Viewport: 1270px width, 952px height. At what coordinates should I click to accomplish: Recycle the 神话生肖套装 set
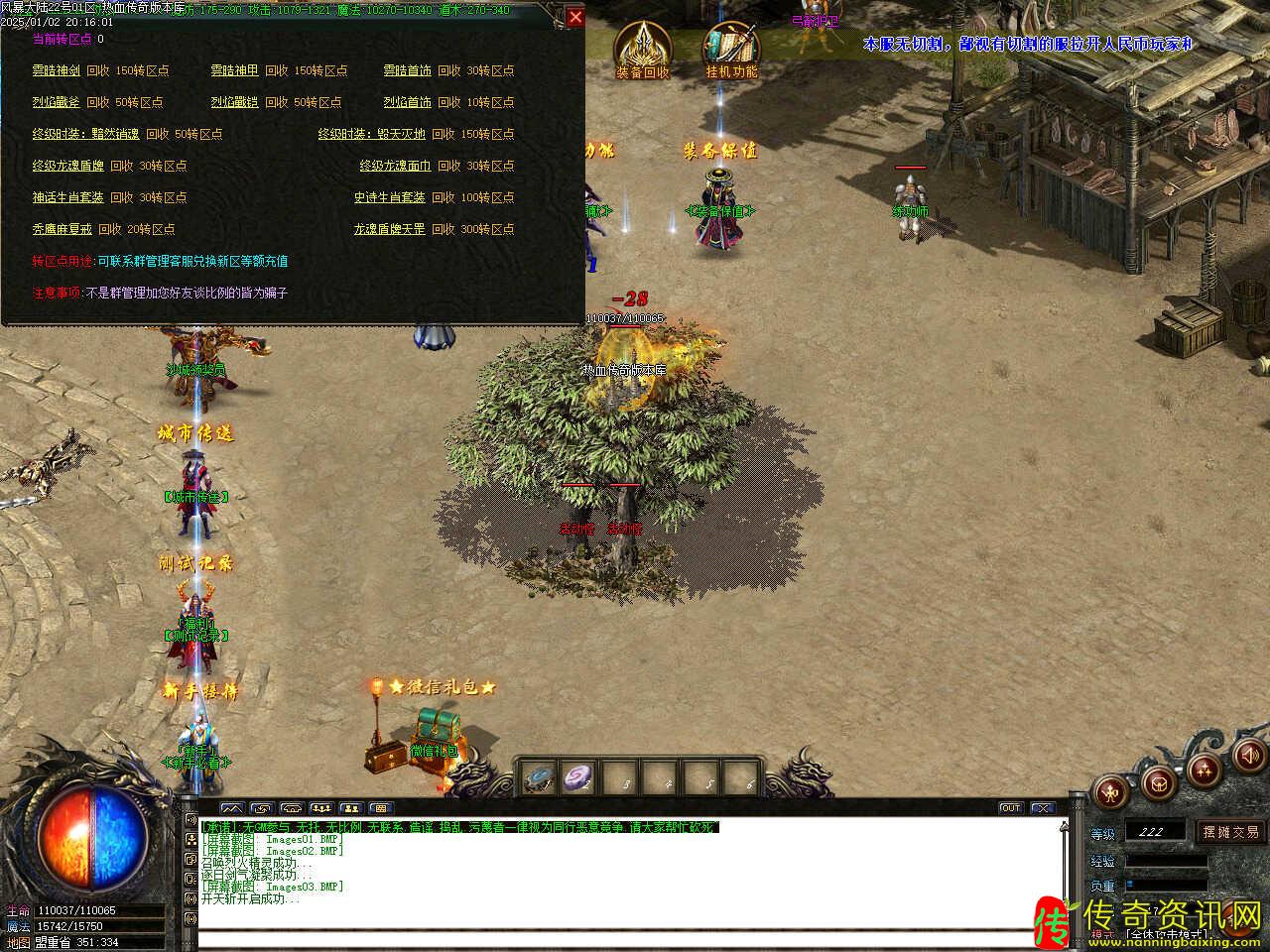coord(67,198)
